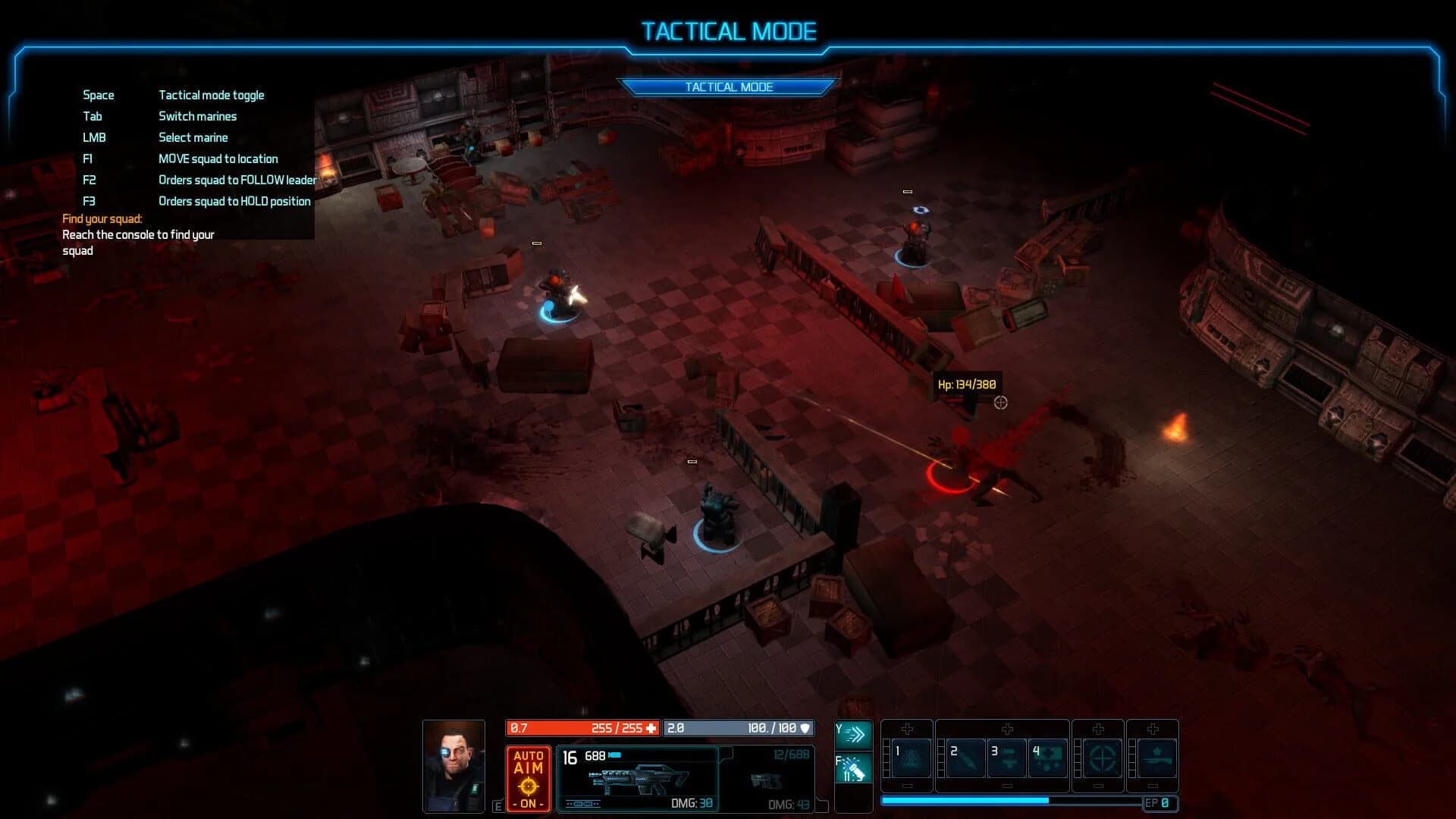1456x819 pixels.
Task: Use the medkit ability in slot 4
Action: tap(1047, 758)
